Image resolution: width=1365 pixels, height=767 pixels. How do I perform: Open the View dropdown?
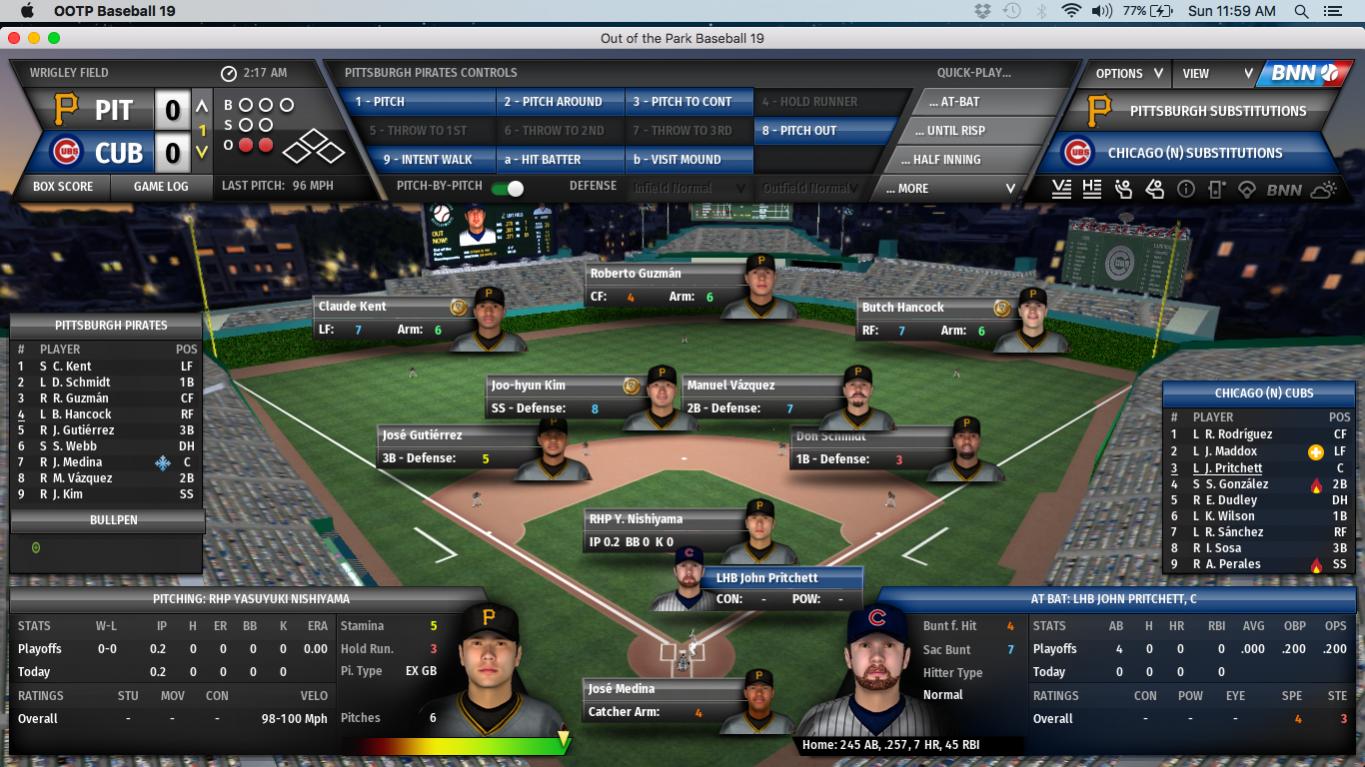1217,73
